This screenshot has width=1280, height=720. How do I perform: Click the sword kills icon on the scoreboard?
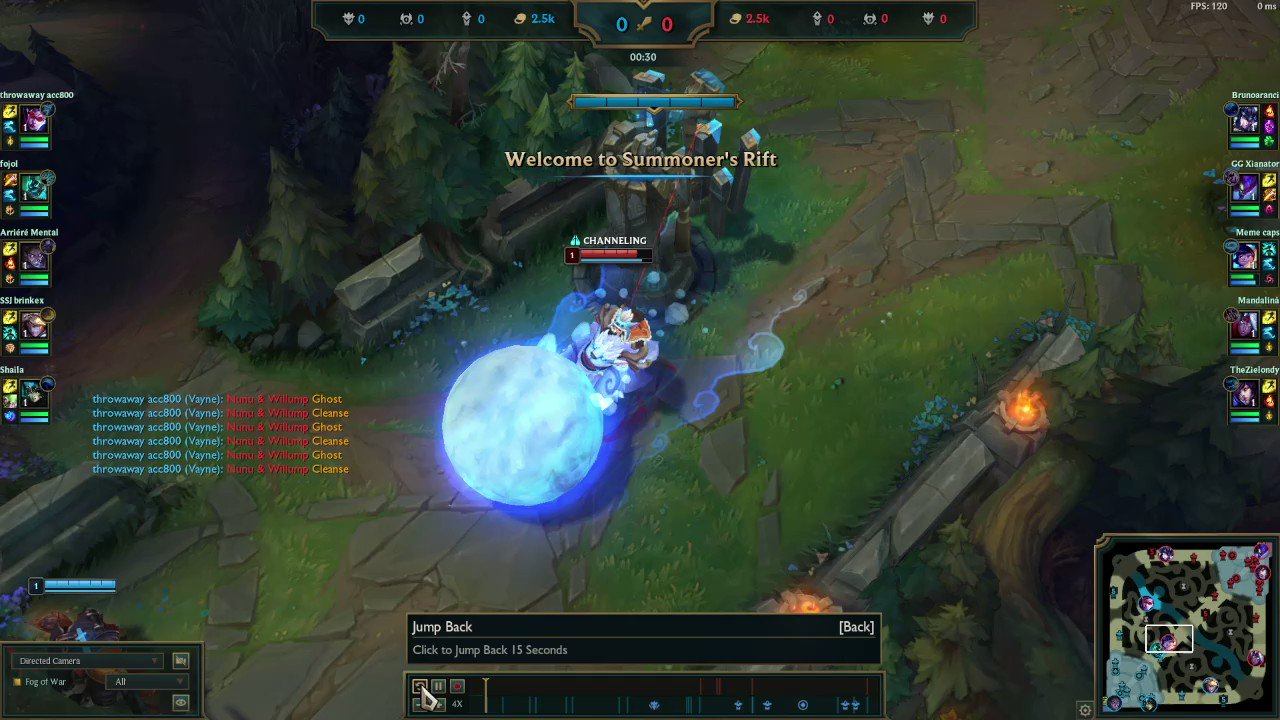(644, 24)
